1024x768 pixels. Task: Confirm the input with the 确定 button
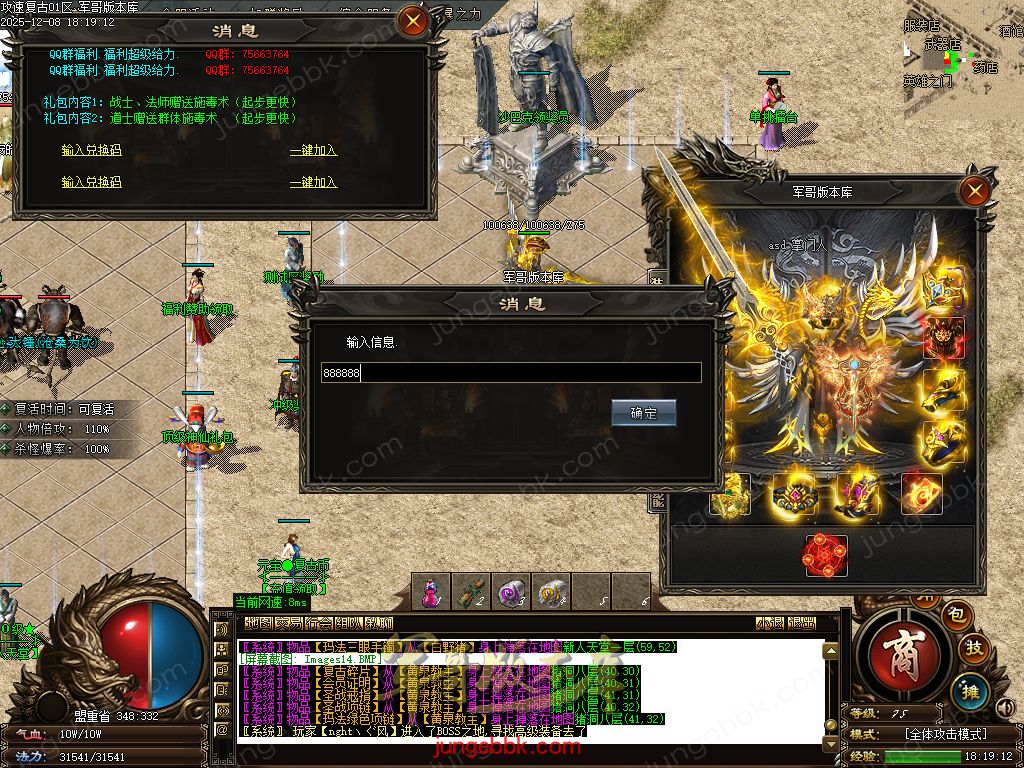(643, 412)
